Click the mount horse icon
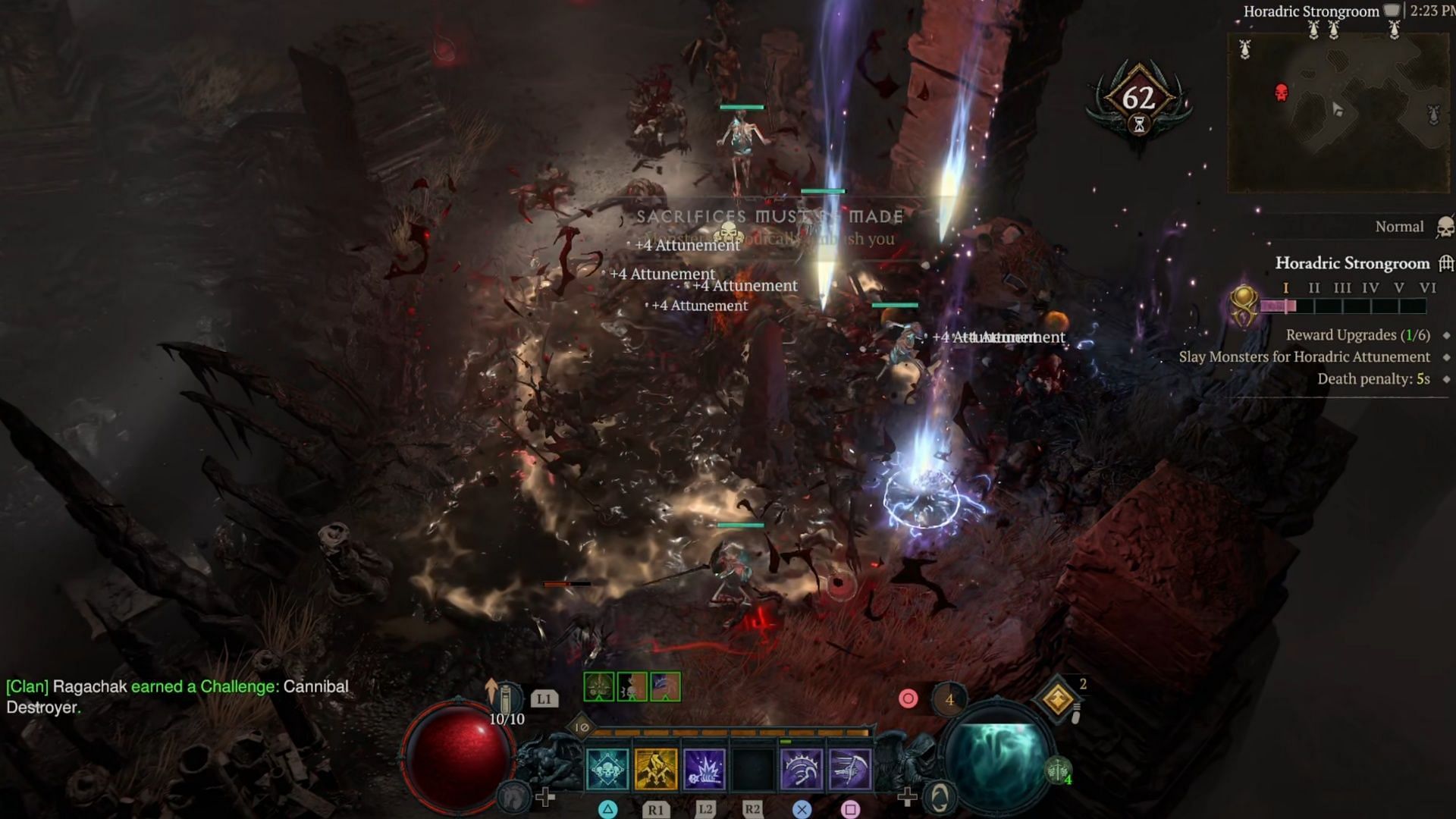 [513, 796]
